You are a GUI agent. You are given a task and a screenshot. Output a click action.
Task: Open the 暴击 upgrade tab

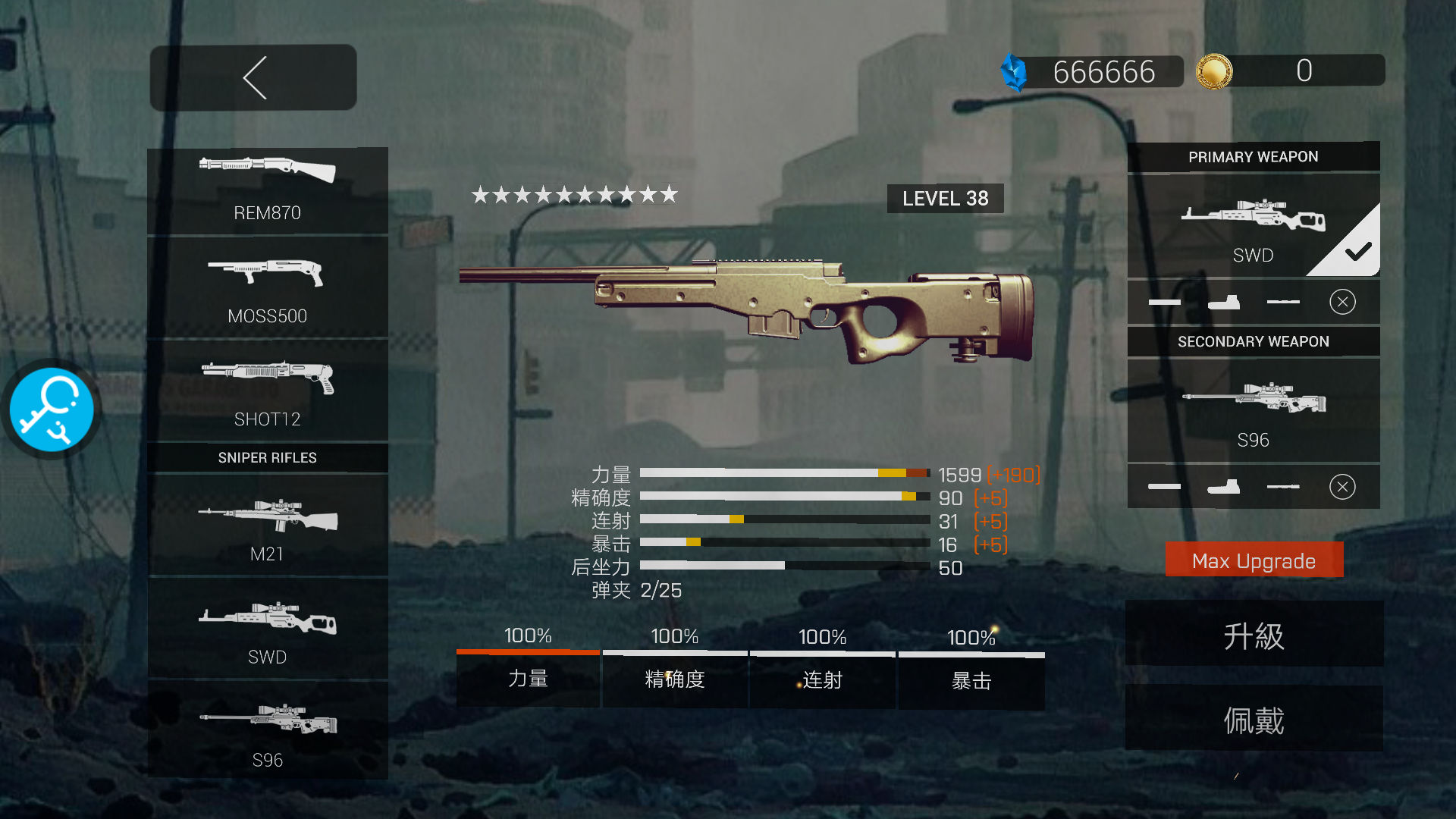pos(971,681)
